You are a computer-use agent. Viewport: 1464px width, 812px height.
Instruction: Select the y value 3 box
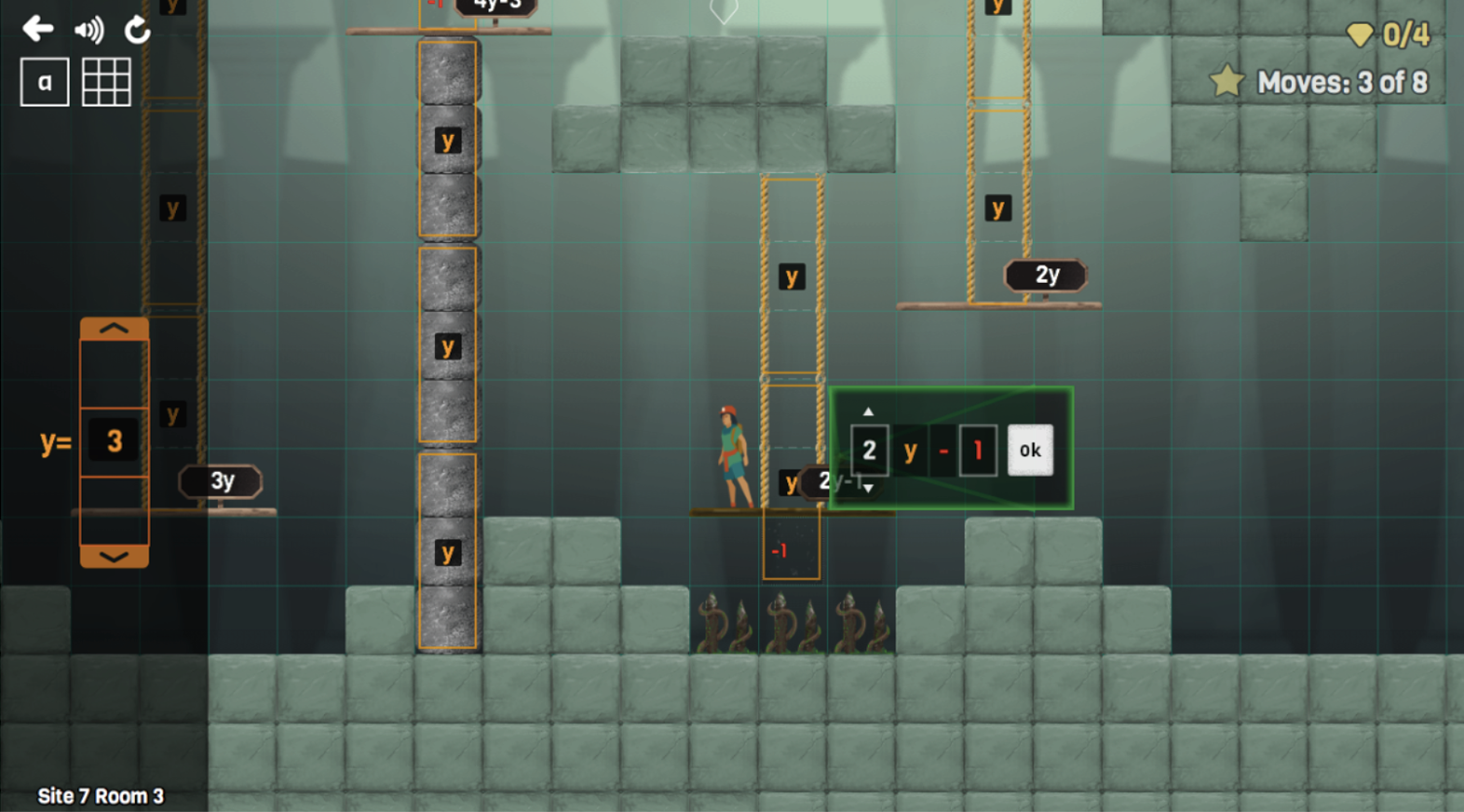[114, 440]
